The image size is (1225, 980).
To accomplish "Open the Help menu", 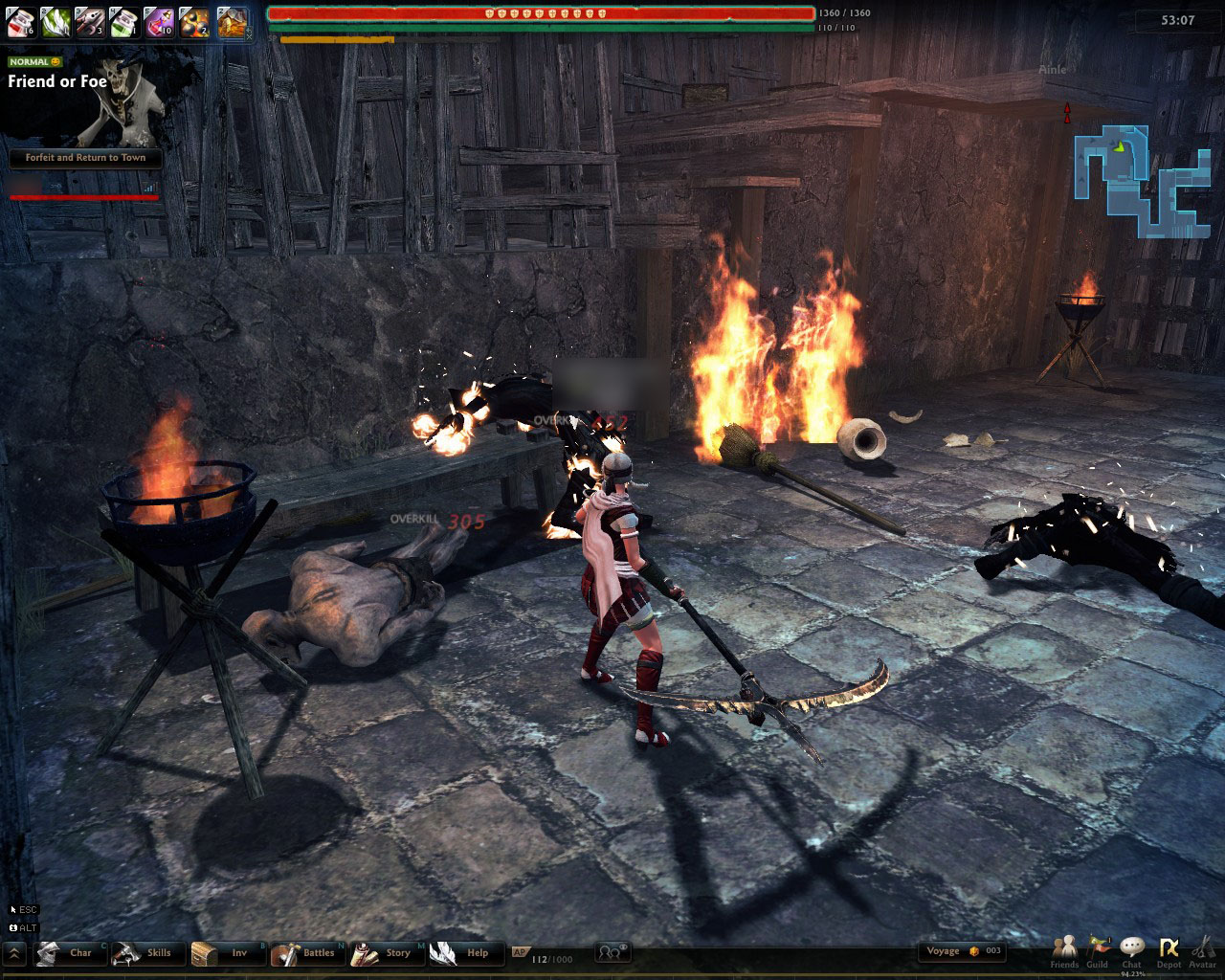I will pos(465,953).
